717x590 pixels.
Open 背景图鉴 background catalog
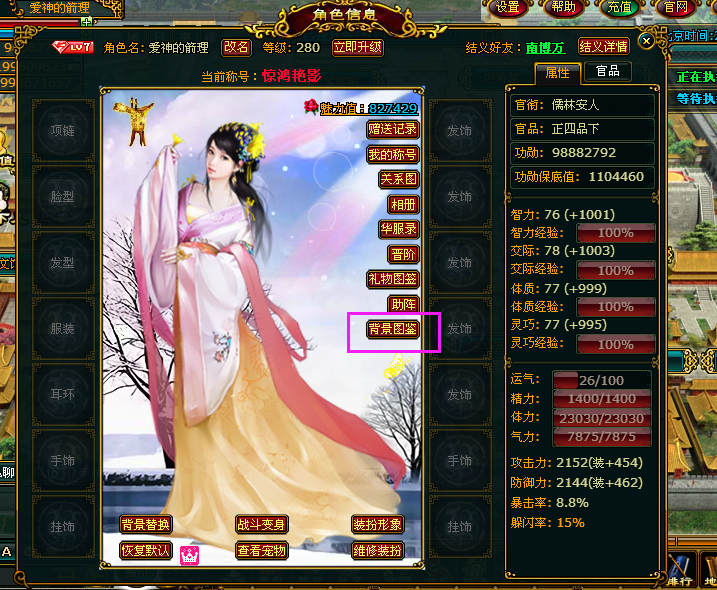point(392,329)
